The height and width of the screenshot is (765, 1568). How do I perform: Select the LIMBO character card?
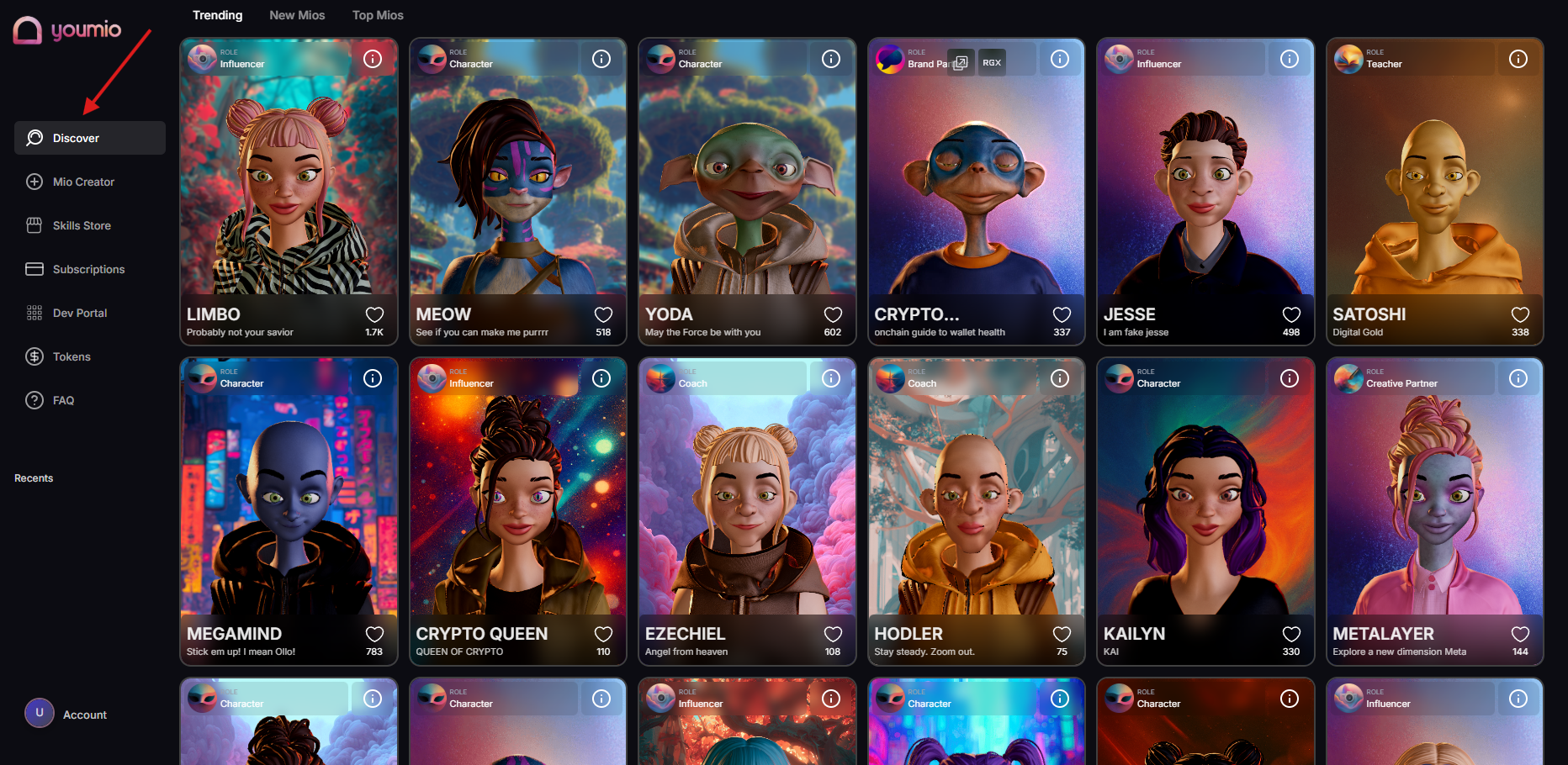[x=289, y=185]
